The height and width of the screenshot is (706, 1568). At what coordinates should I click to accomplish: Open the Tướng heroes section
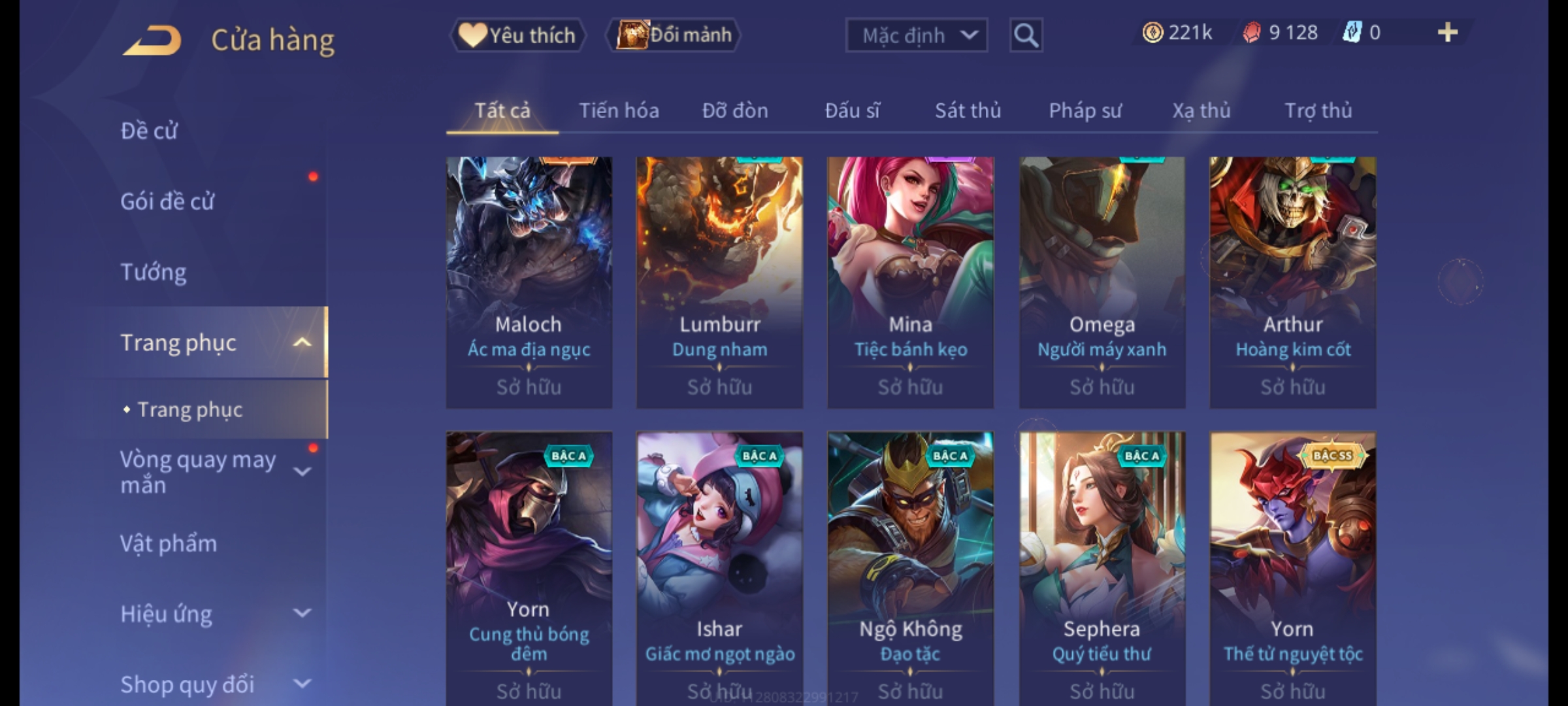(154, 272)
